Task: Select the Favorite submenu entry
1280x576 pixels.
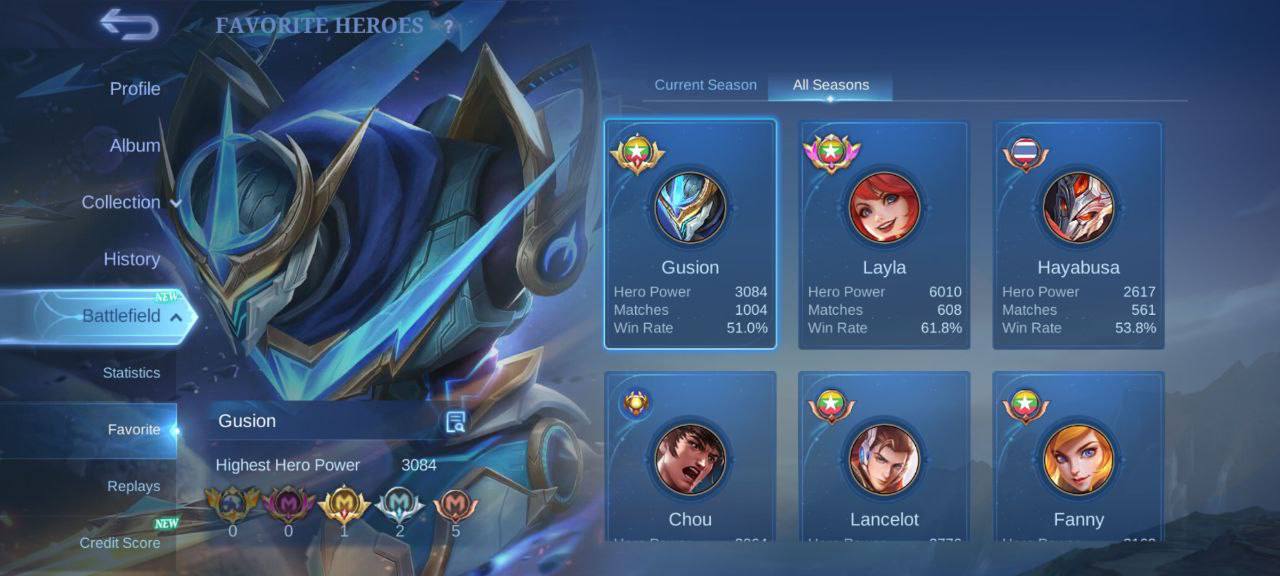Action: [x=134, y=430]
